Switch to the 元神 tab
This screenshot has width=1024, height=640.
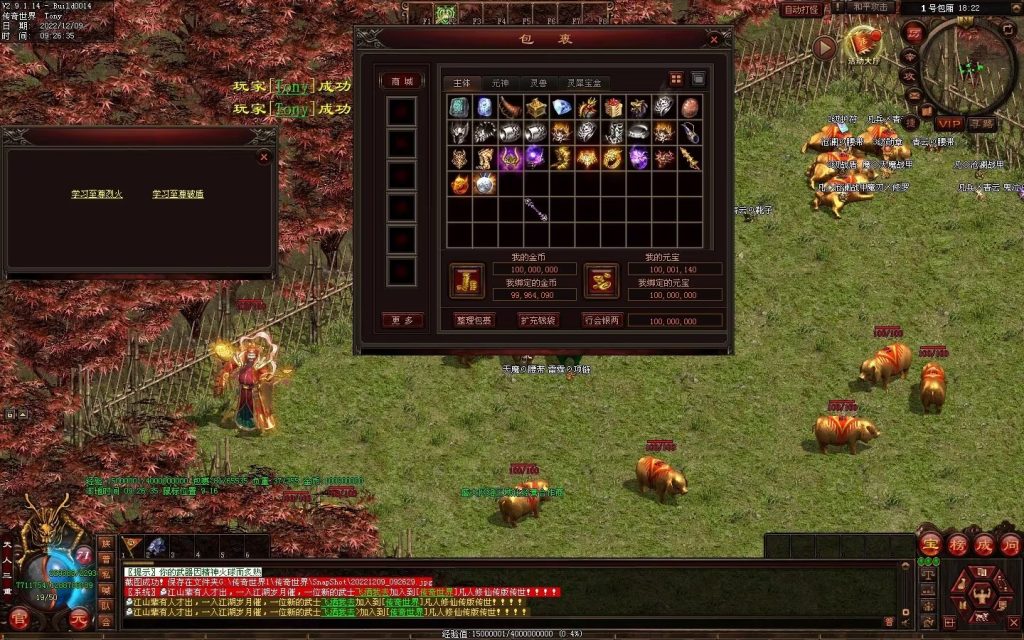point(500,82)
